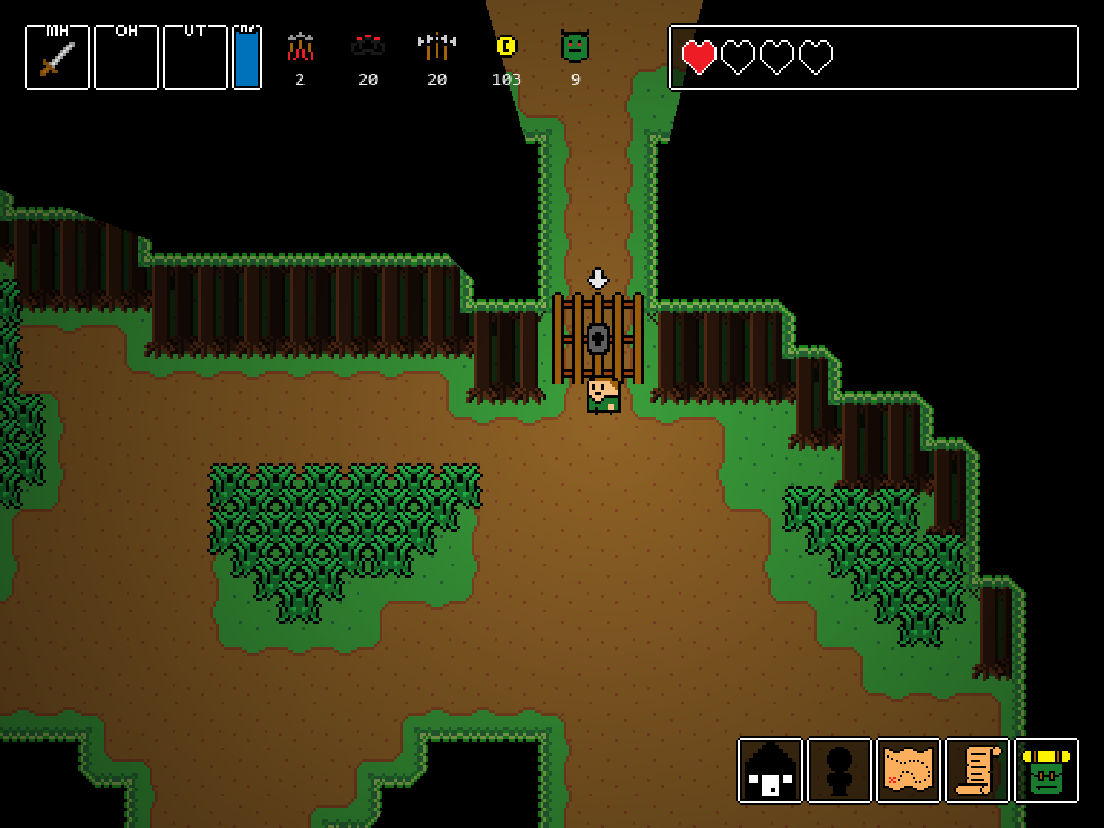Open the house menu button

coord(770,771)
